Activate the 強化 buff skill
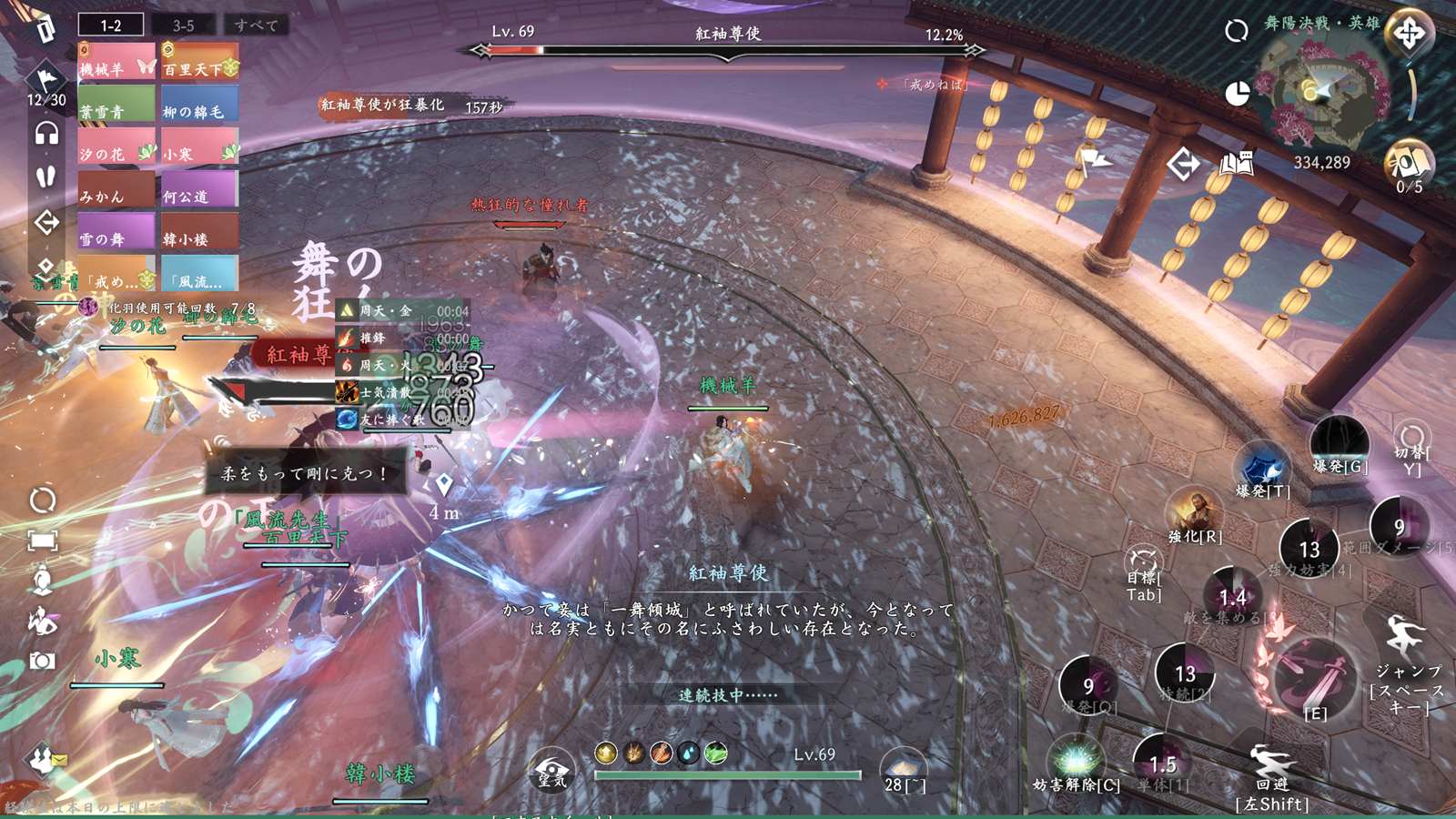This screenshot has height=819, width=1456. [1194, 511]
